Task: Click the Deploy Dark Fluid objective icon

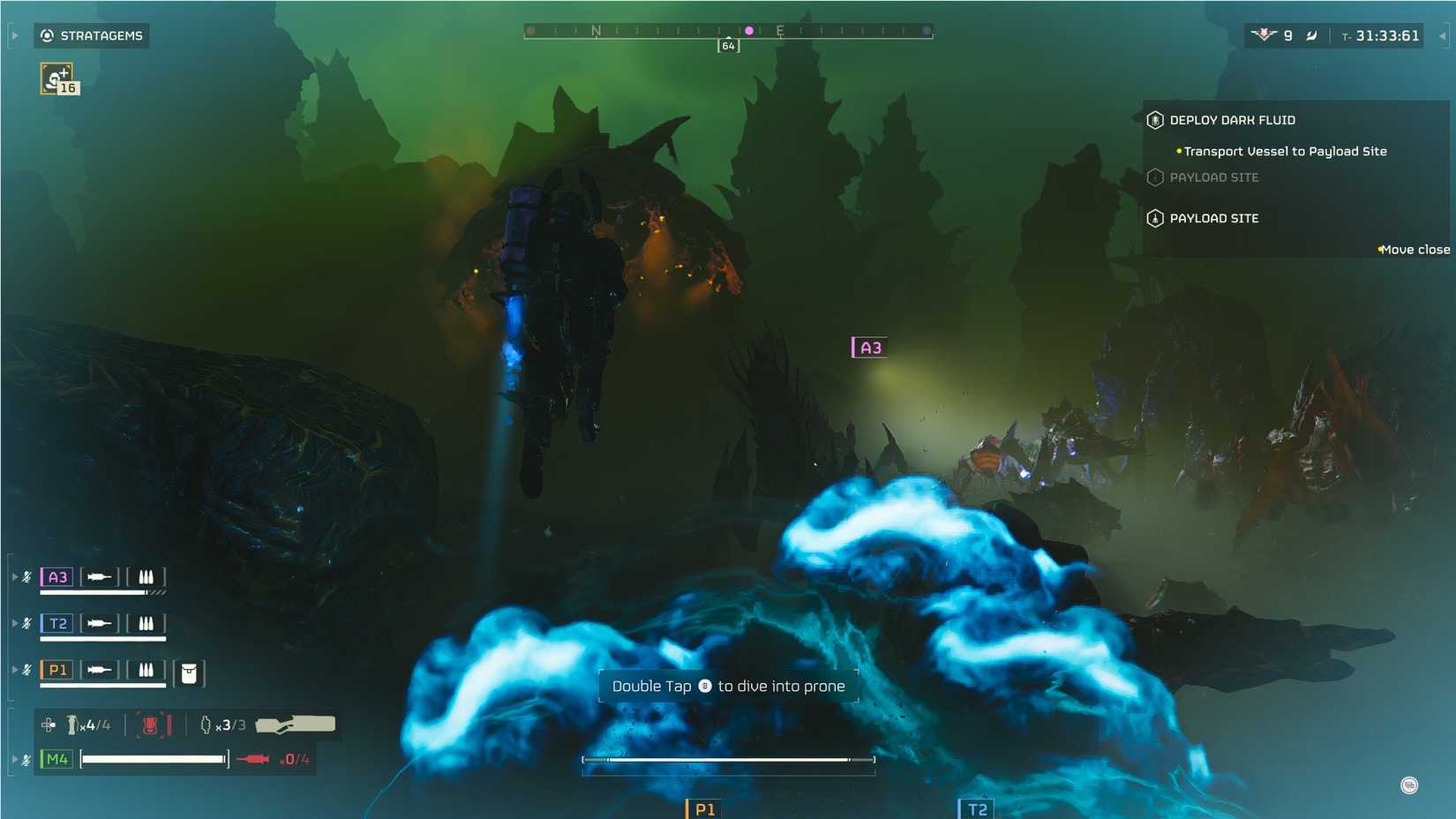Action: [1154, 120]
